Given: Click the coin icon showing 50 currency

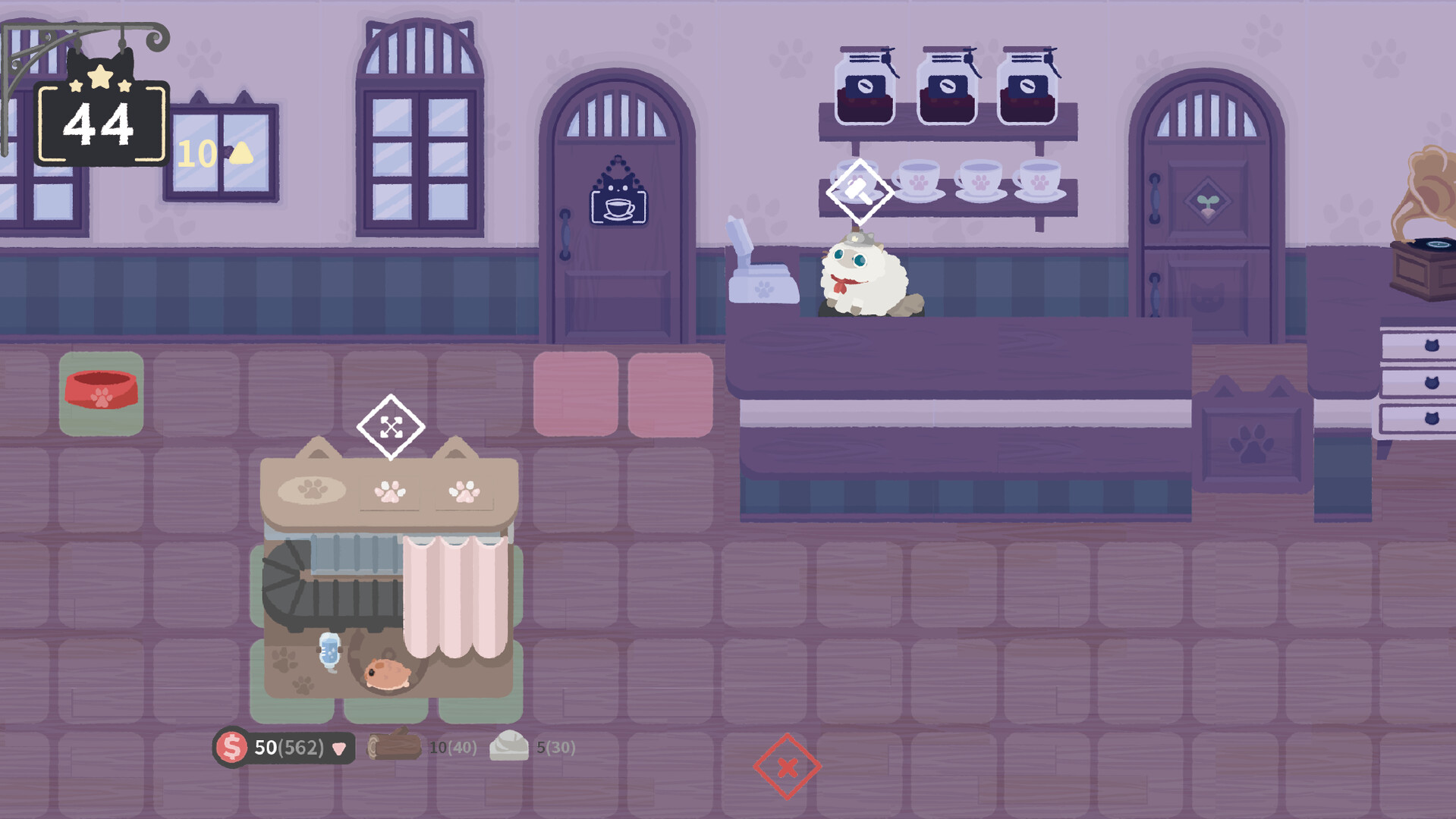Looking at the screenshot, I should pos(231,747).
